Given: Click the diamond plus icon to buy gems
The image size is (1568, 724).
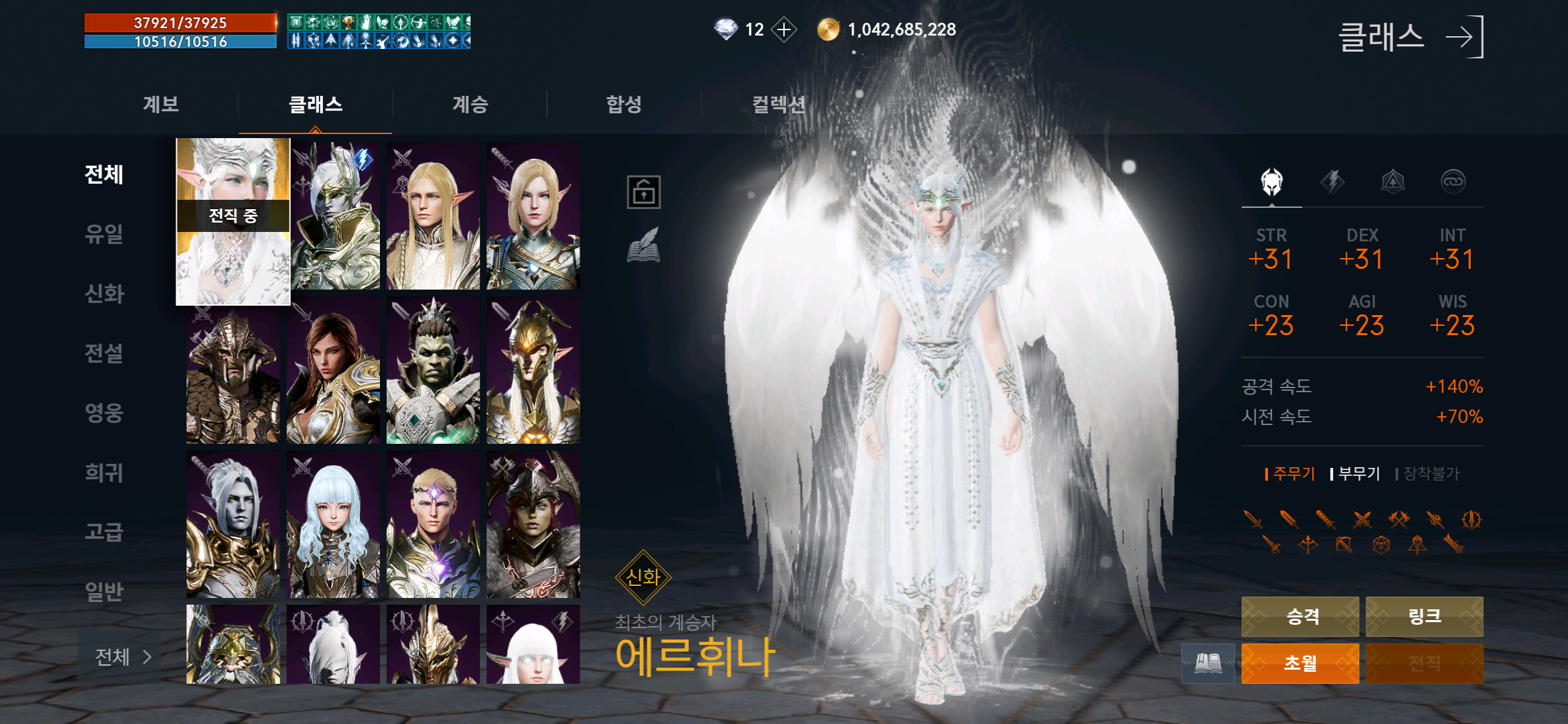Looking at the screenshot, I should (783, 29).
